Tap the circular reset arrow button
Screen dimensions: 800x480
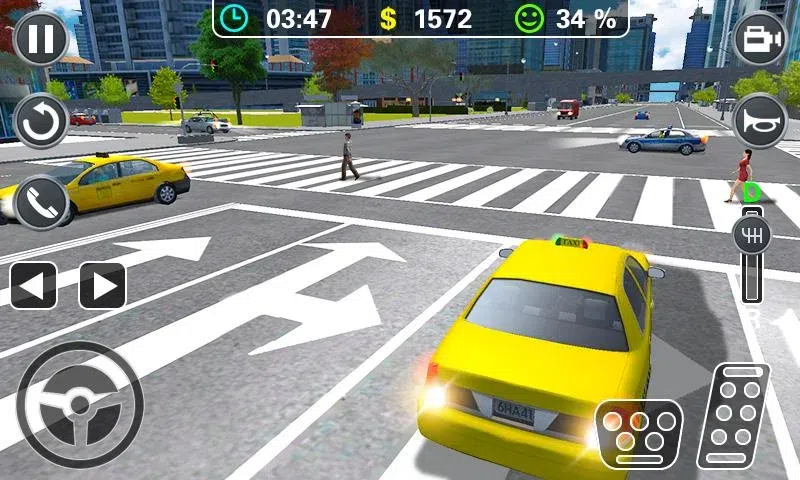pyautogui.click(x=40, y=120)
